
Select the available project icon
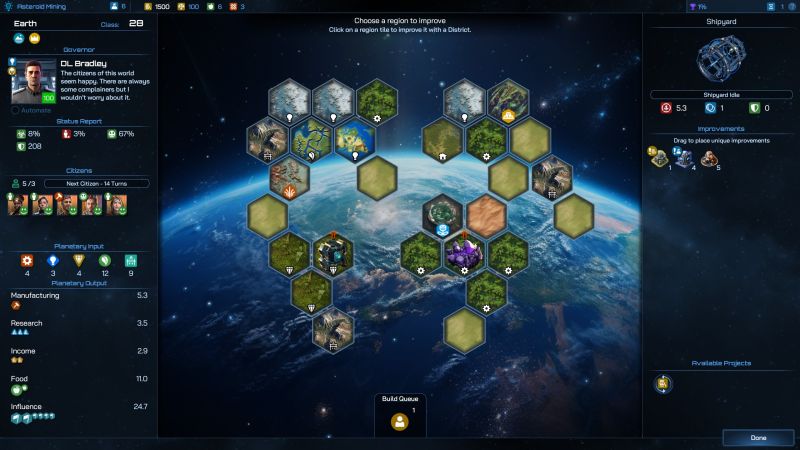tap(662, 383)
